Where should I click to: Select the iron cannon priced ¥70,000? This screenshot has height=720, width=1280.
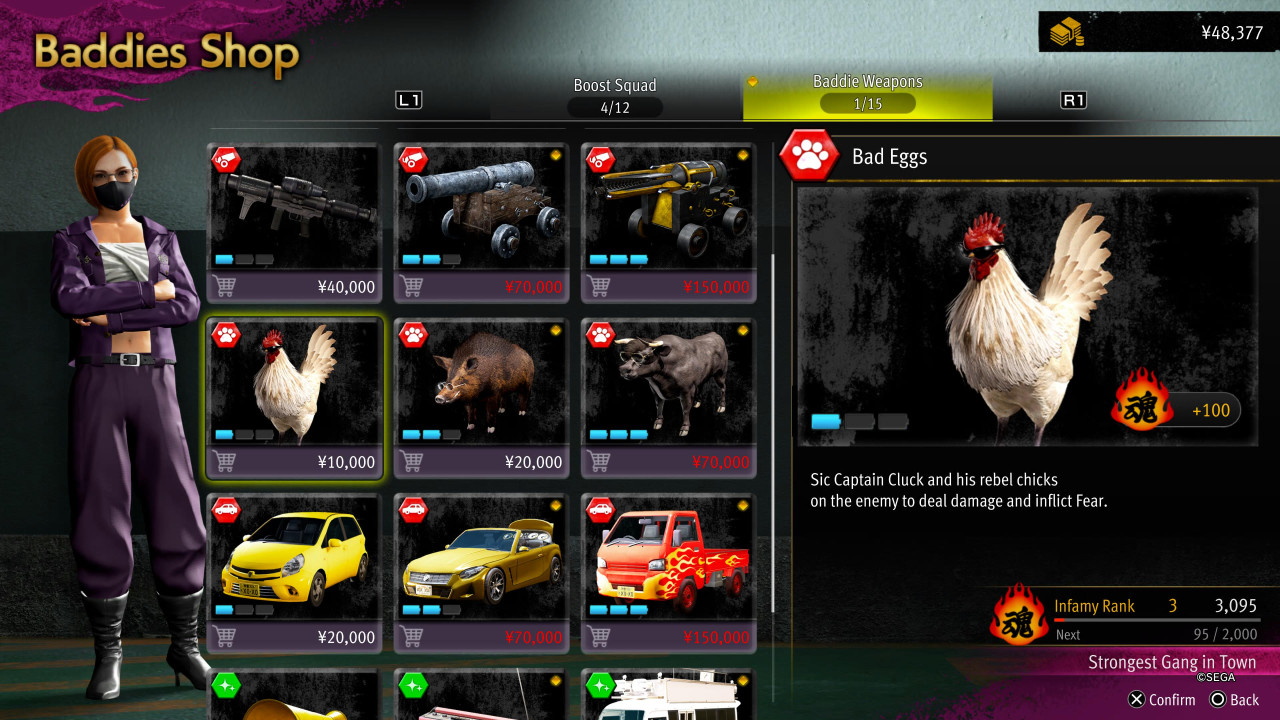pyautogui.click(x=483, y=222)
